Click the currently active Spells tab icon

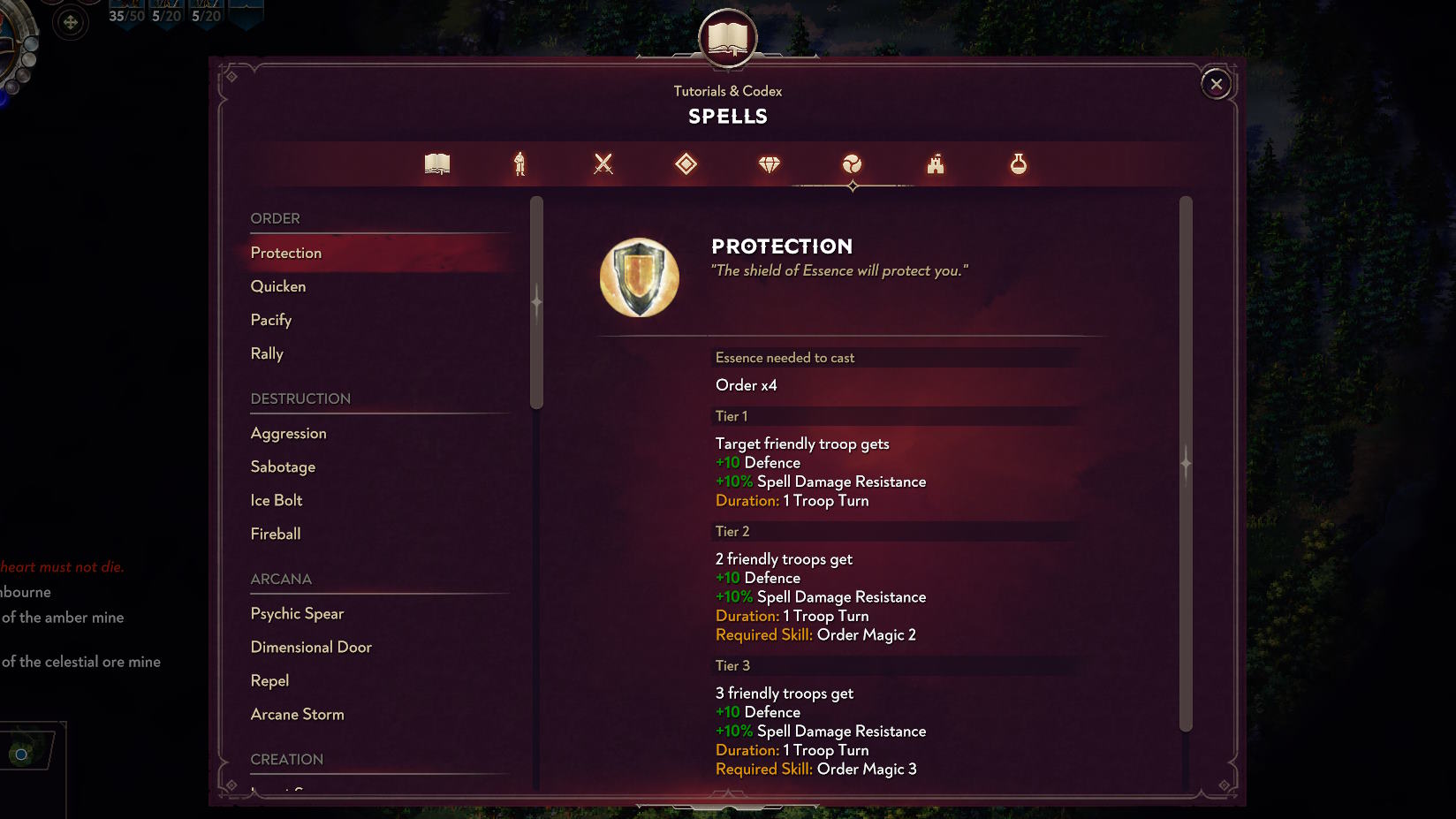click(852, 163)
